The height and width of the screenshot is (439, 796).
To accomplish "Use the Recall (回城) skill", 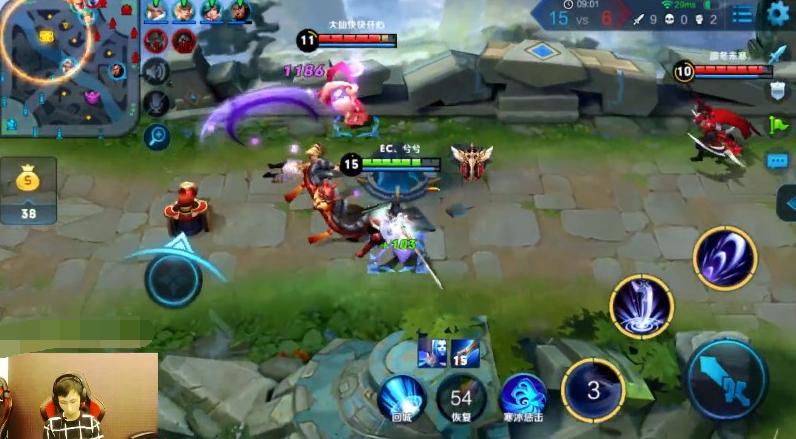I will point(401,396).
